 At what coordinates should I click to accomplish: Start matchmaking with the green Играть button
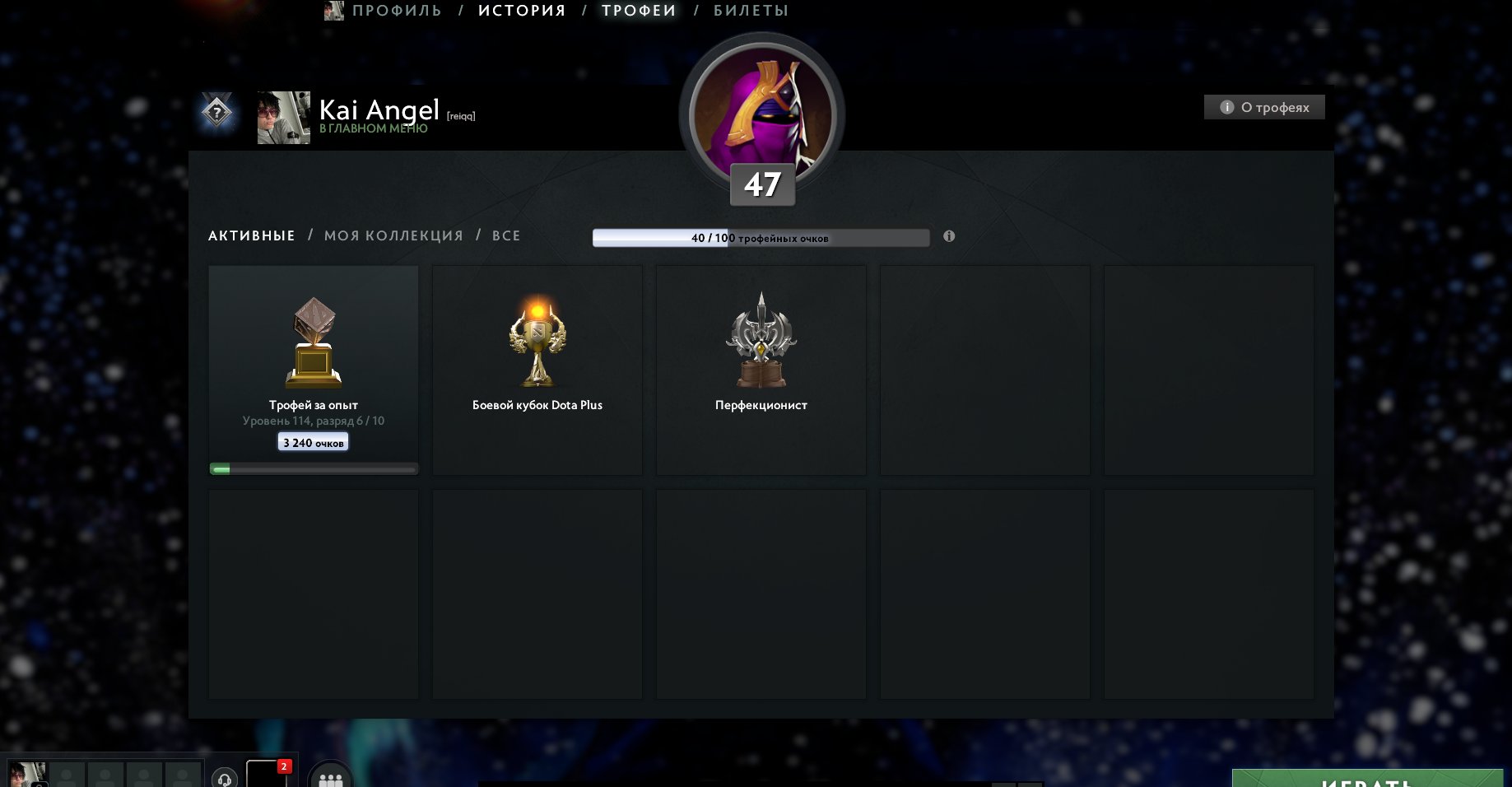(x=1367, y=780)
